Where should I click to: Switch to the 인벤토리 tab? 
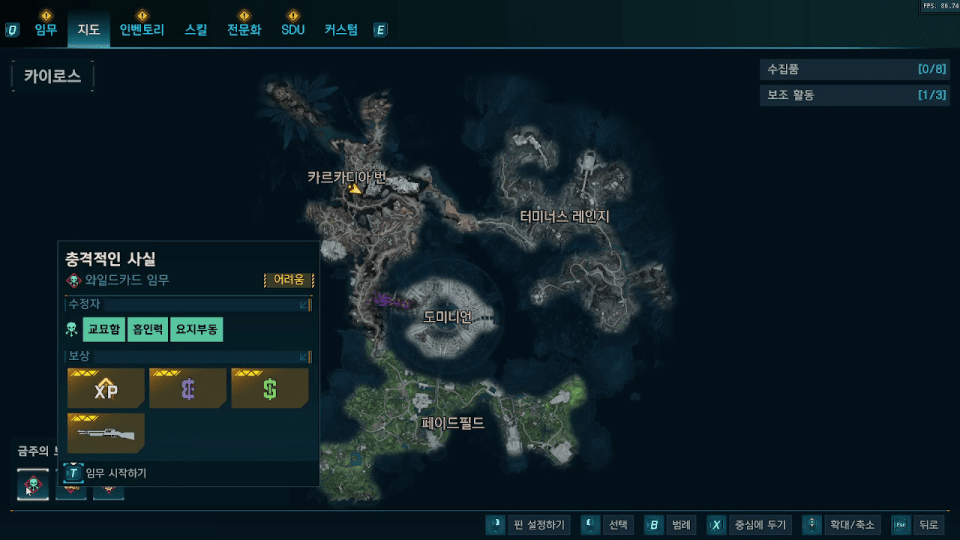(141, 30)
